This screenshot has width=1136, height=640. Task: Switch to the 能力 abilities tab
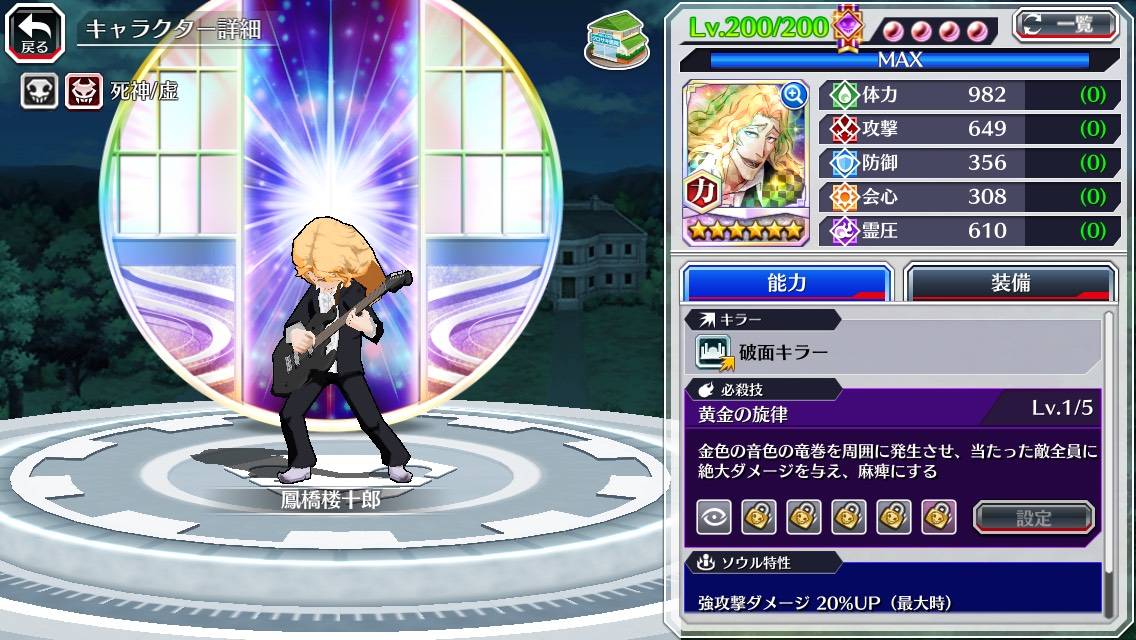click(786, 283)
